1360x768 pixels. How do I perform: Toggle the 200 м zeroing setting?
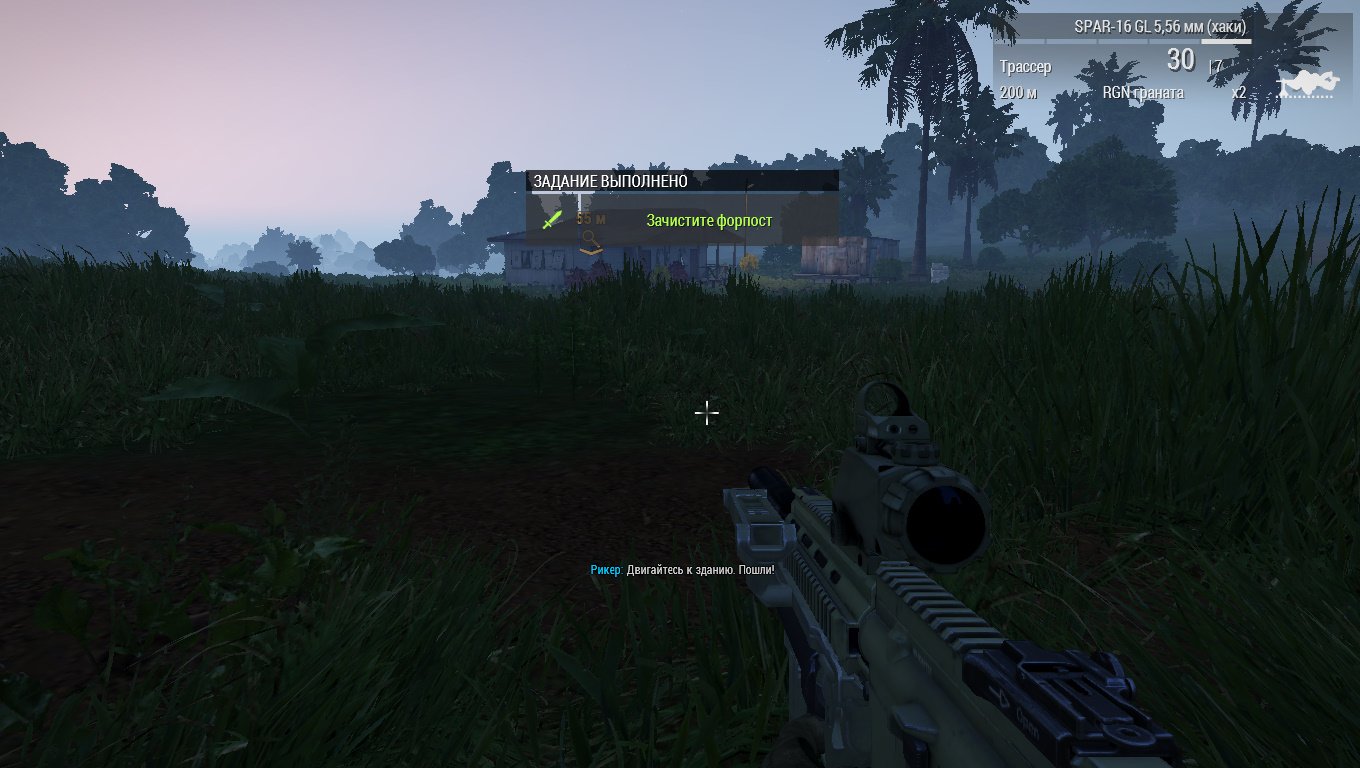coord(1020,92)
